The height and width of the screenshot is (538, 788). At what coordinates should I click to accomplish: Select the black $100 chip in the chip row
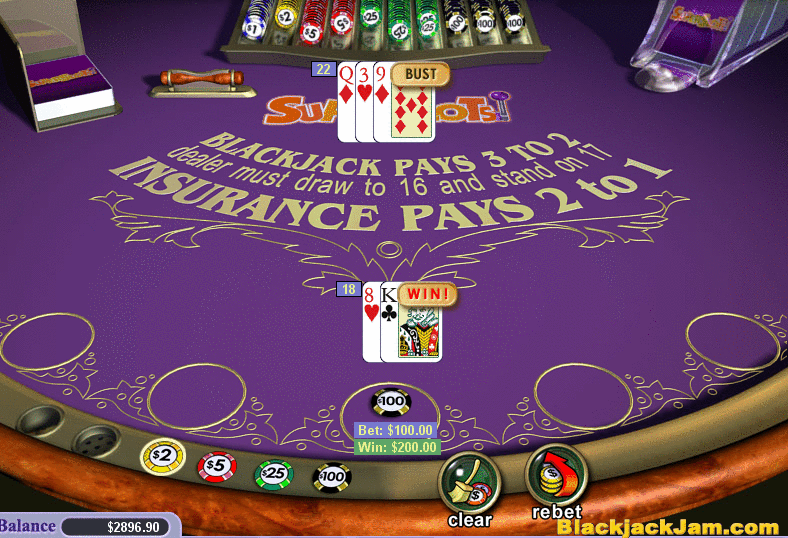[332, 477]
